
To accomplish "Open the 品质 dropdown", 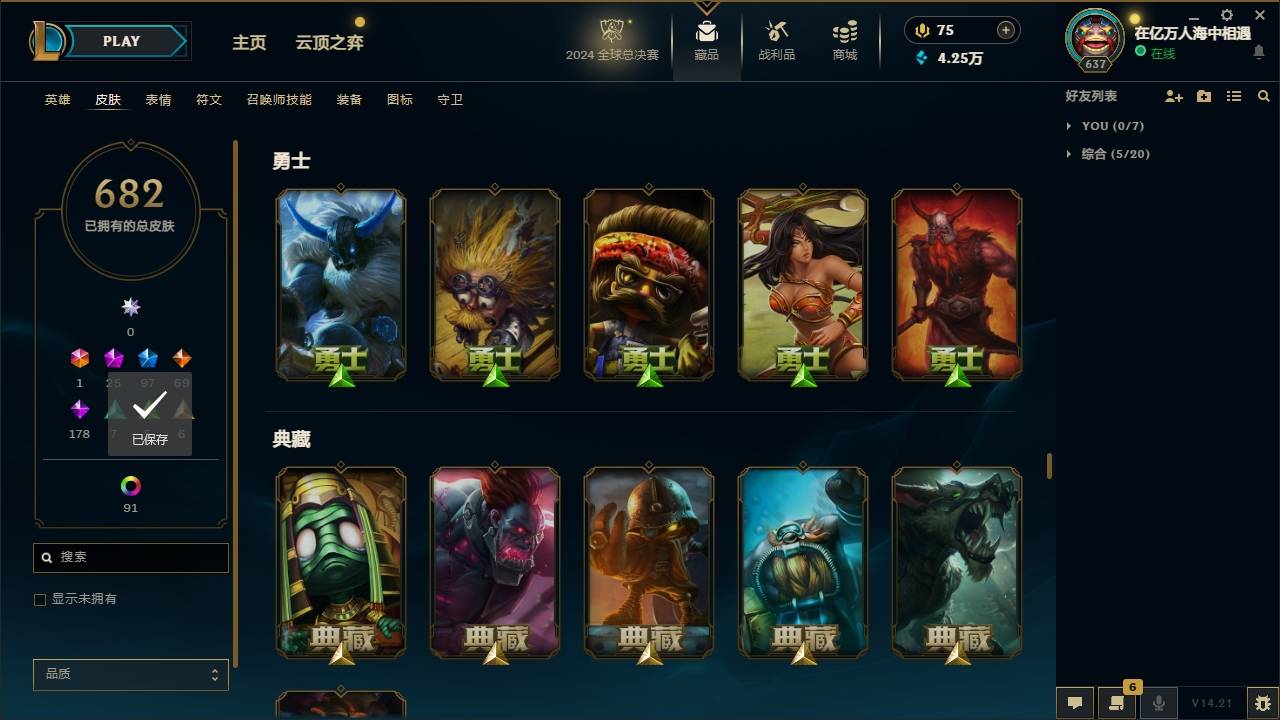I will tap(130, 674).
